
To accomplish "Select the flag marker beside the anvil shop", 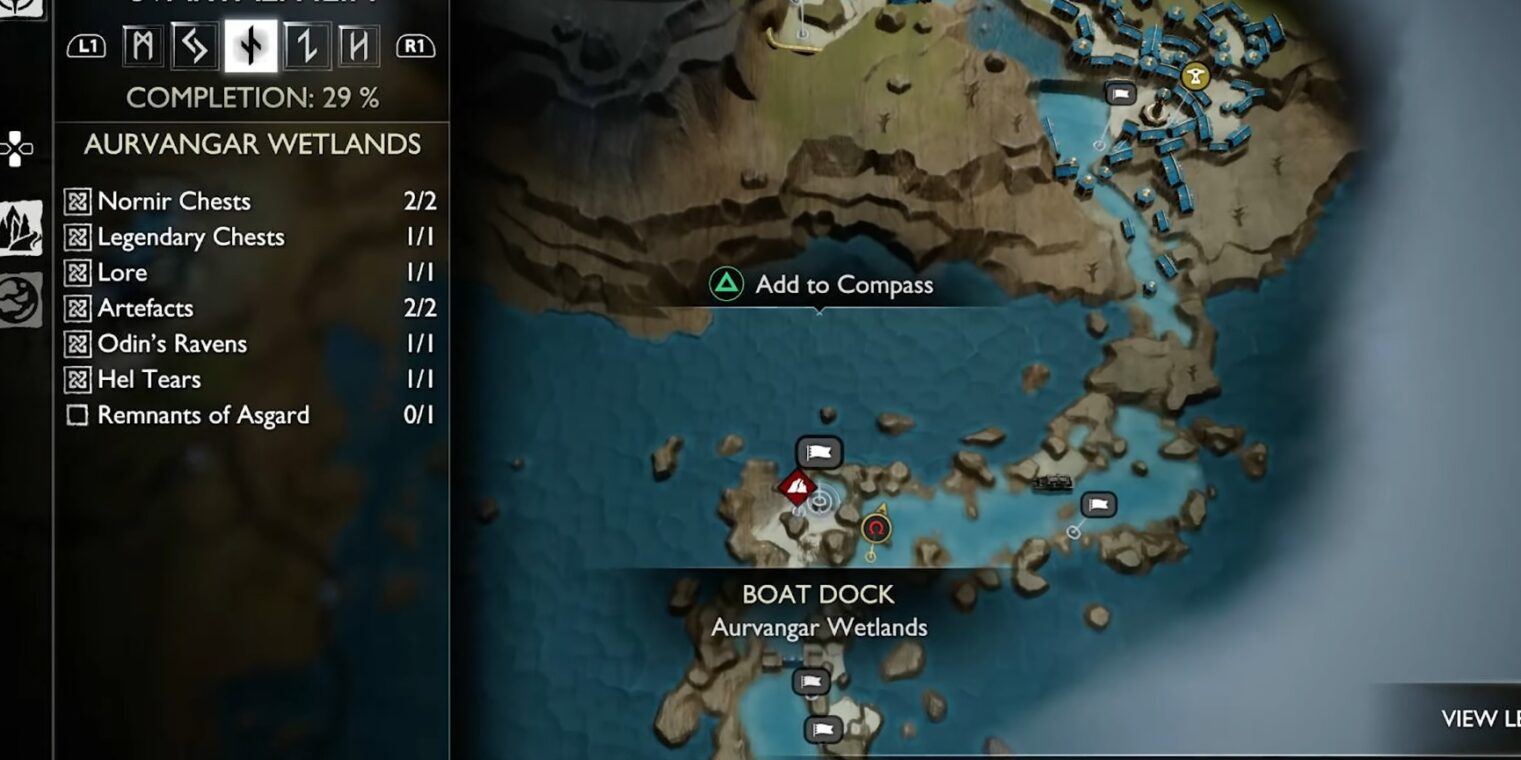I will tap(1121, 94).
